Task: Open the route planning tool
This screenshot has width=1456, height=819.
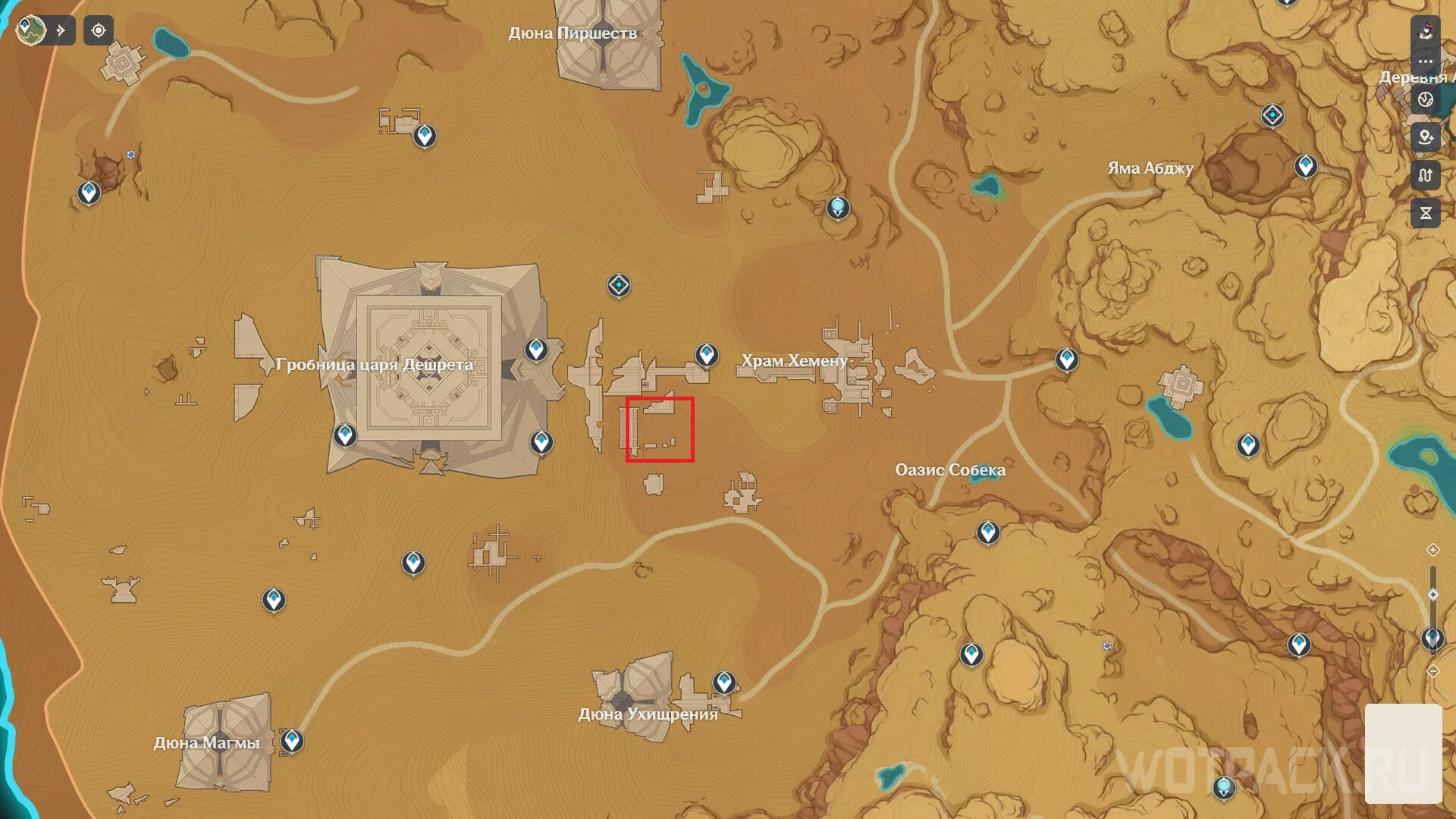Action: coord(1425,176)
